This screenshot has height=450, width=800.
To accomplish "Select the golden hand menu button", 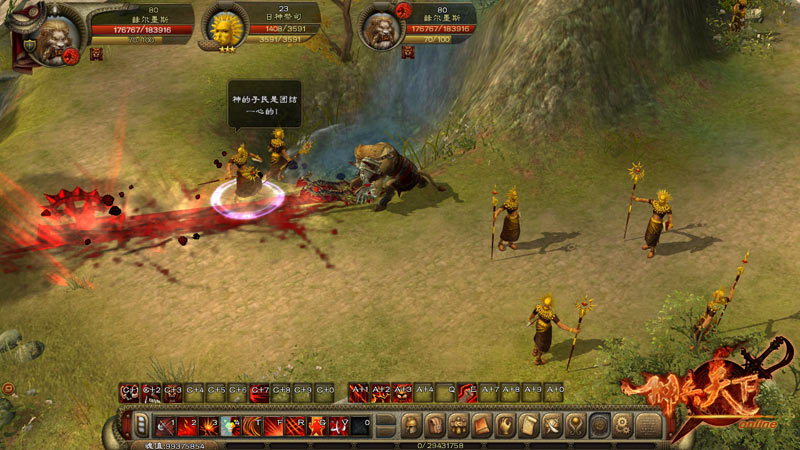I will pos(506,425).
